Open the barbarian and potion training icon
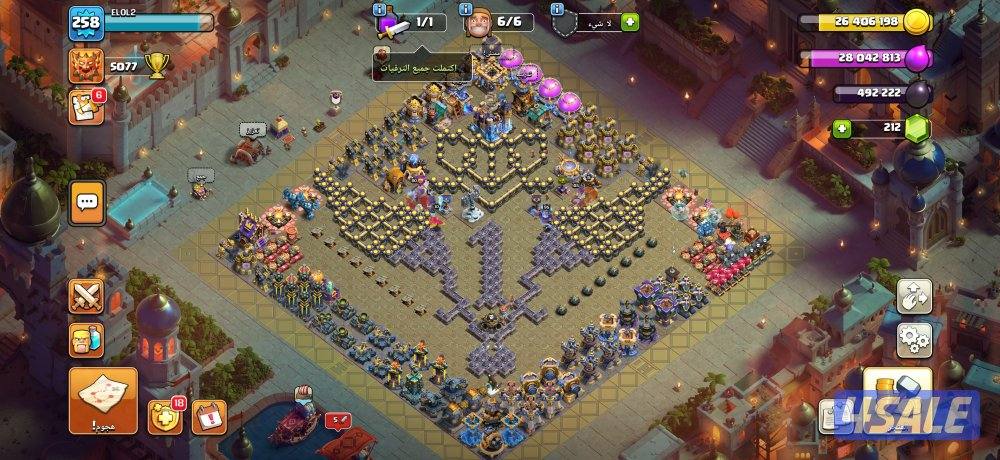Image resolution: width=1000 pixels, height=460 pixels. pos(86,341)
